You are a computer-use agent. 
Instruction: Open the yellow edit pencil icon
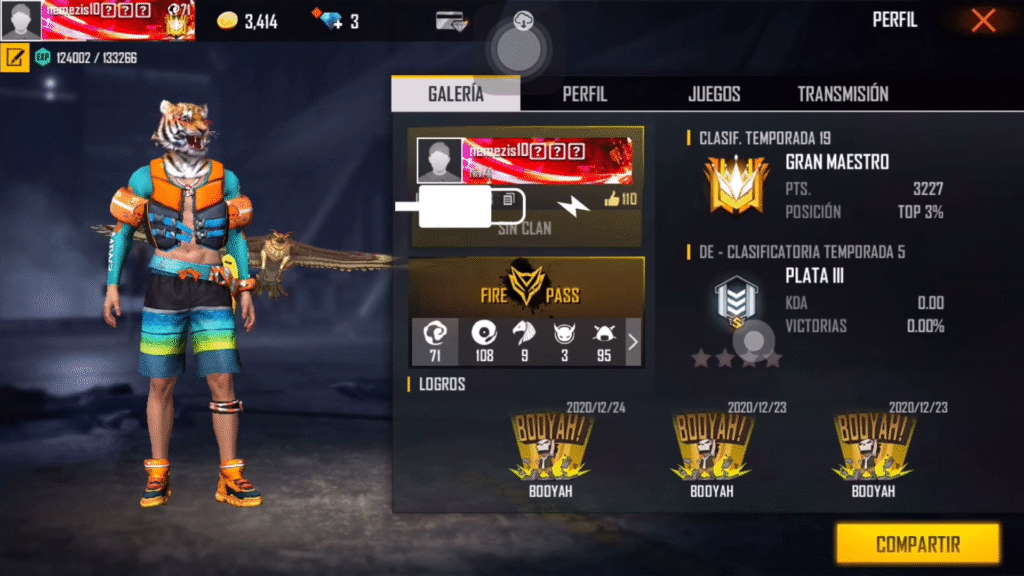(15, 57)
